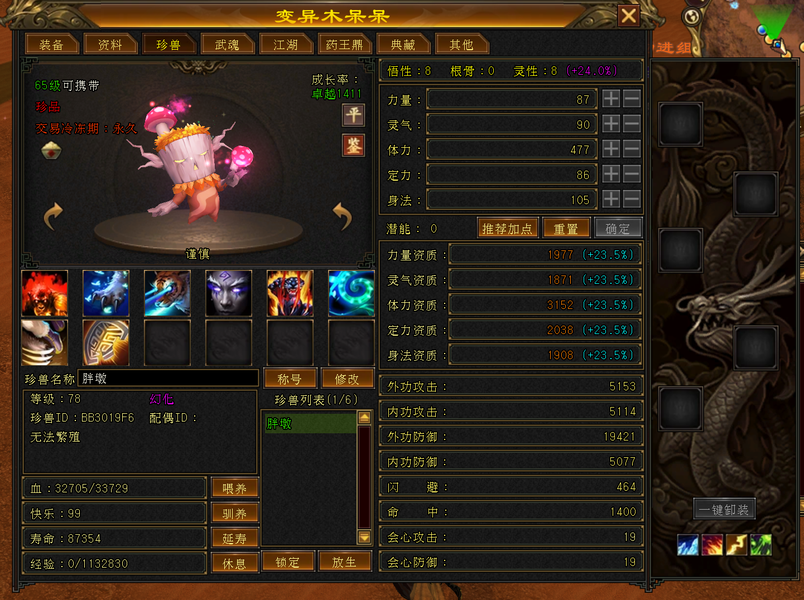Open the 称号 title button

290,379
